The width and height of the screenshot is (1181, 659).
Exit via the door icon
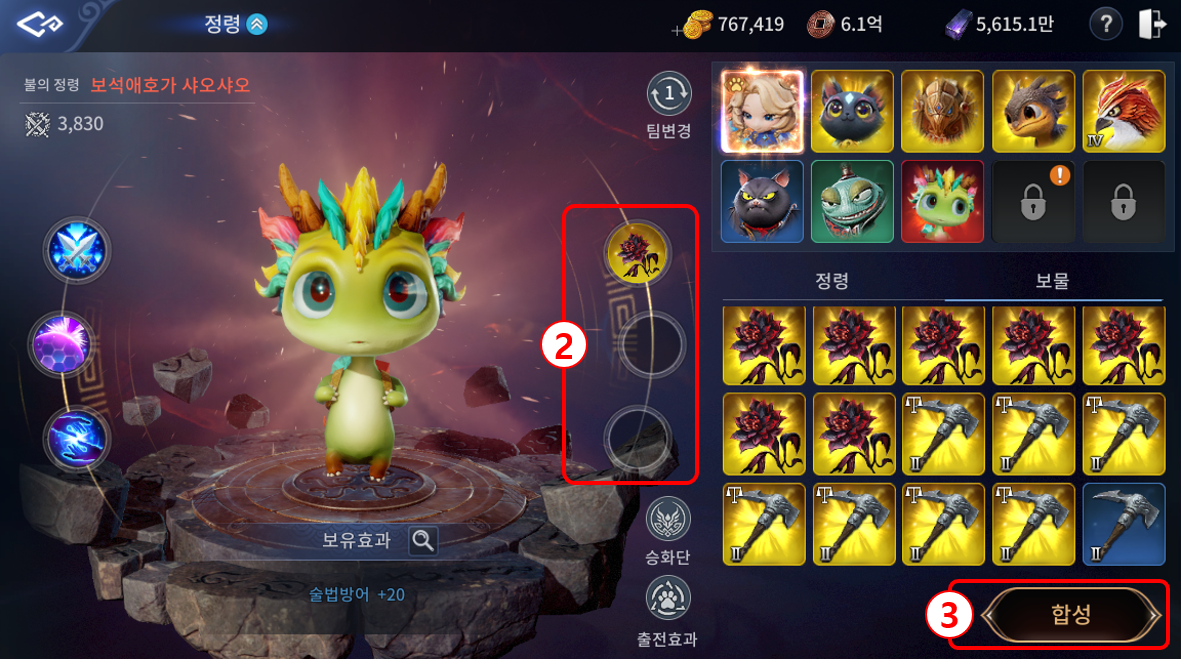point(1152,25)
